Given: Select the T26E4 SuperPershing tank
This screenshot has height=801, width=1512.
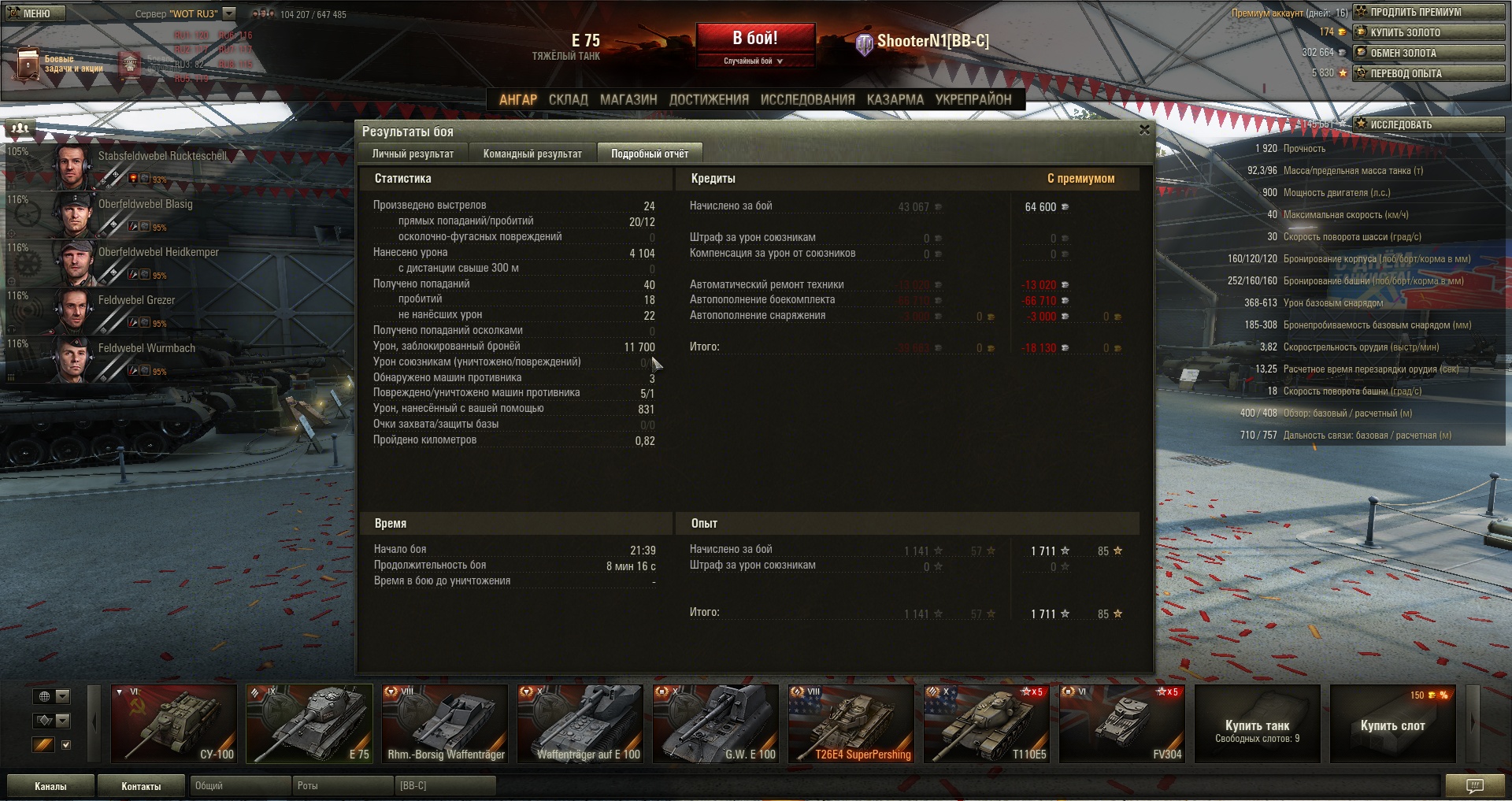Looking at the screenshot, I should pos(851,723).
